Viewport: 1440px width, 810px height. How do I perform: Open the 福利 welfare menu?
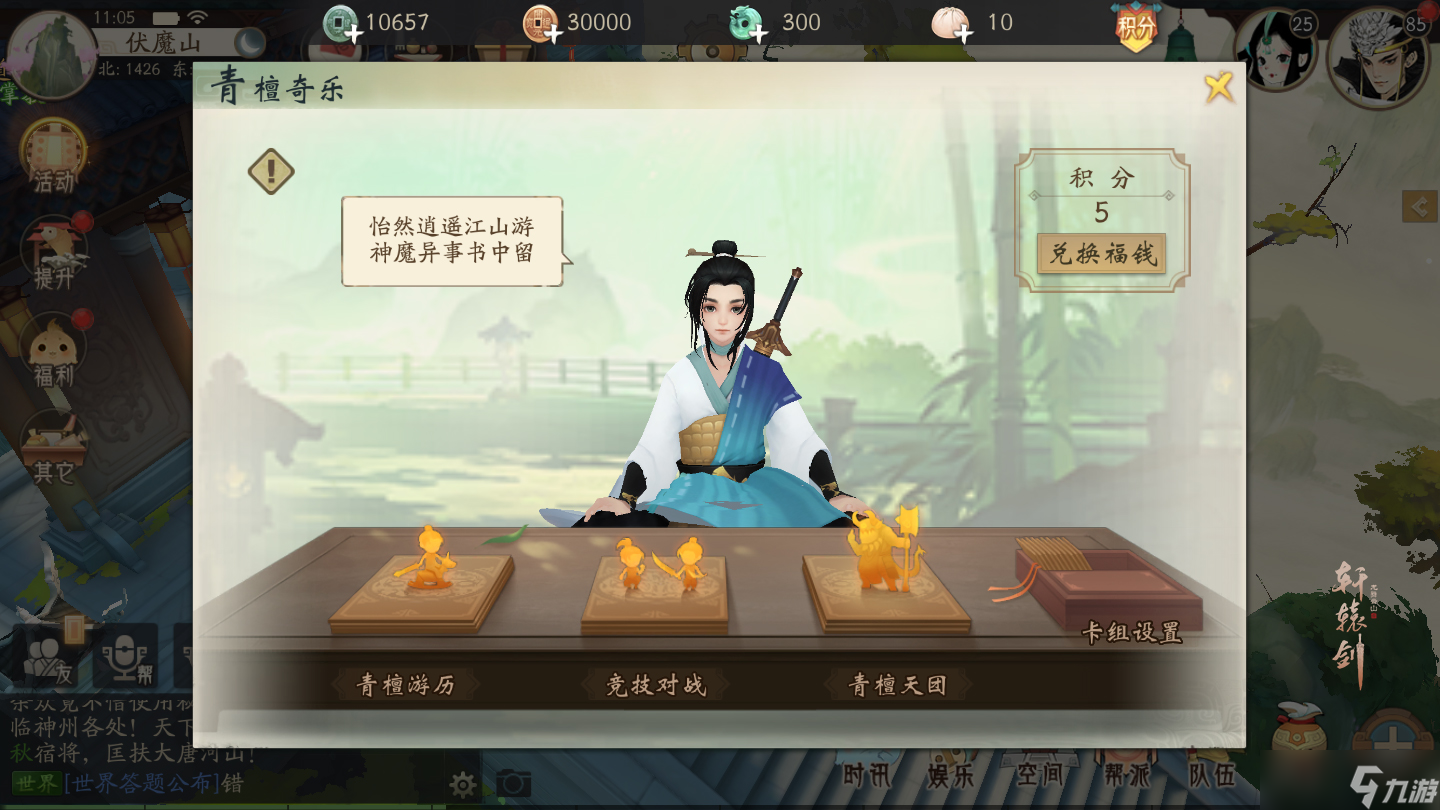pos(54,351)
